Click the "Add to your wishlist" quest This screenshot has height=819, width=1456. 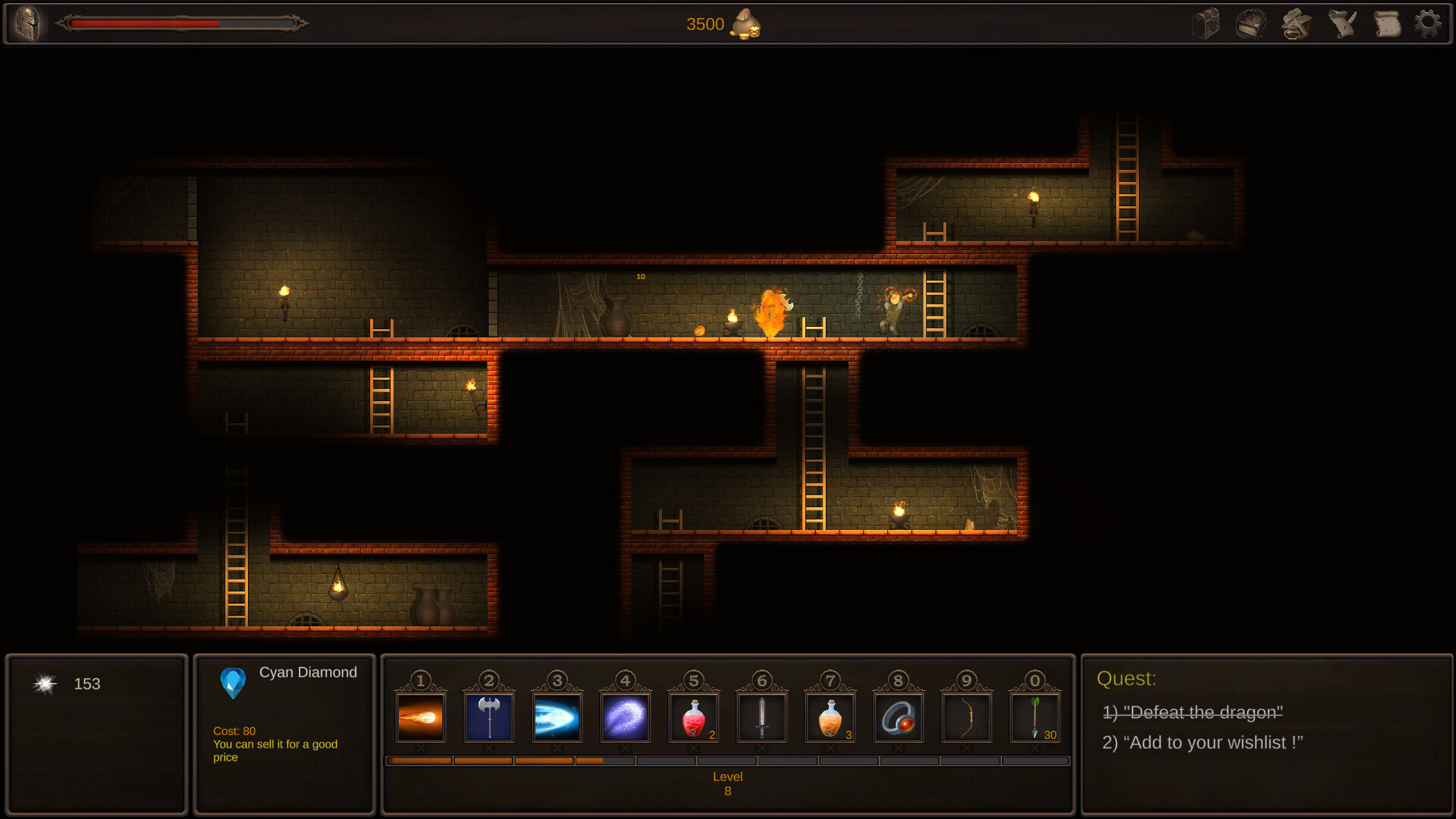click(x=1202, y=742)
